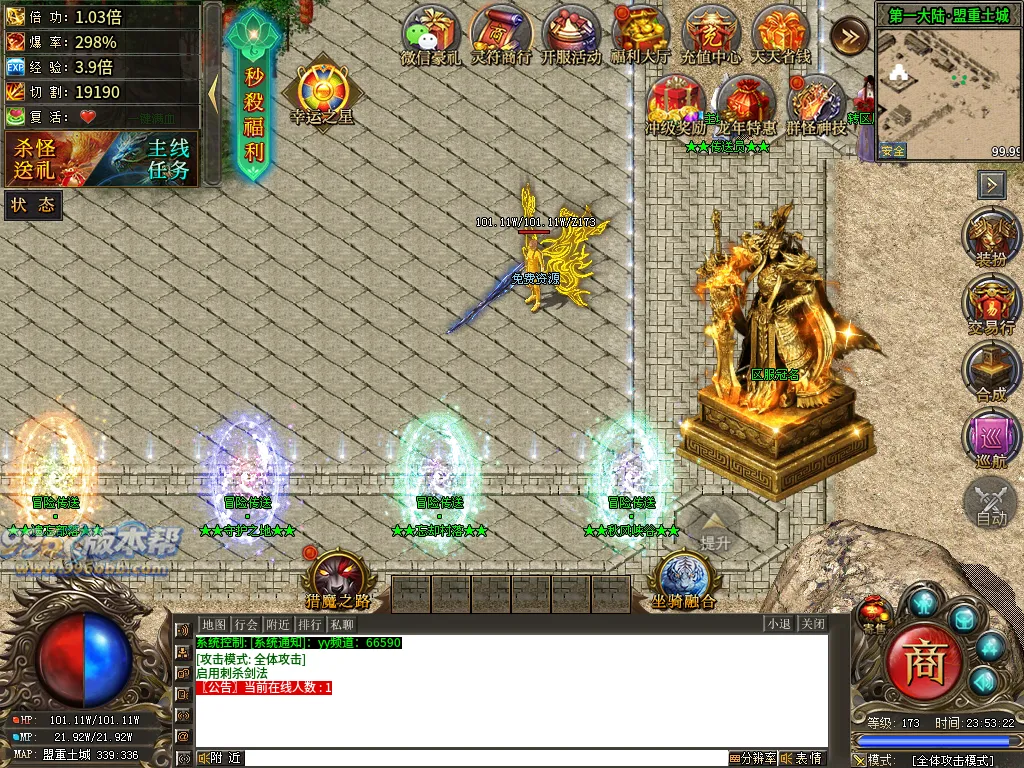
Task: Open the 交易行 trading house
Action: 991,305
